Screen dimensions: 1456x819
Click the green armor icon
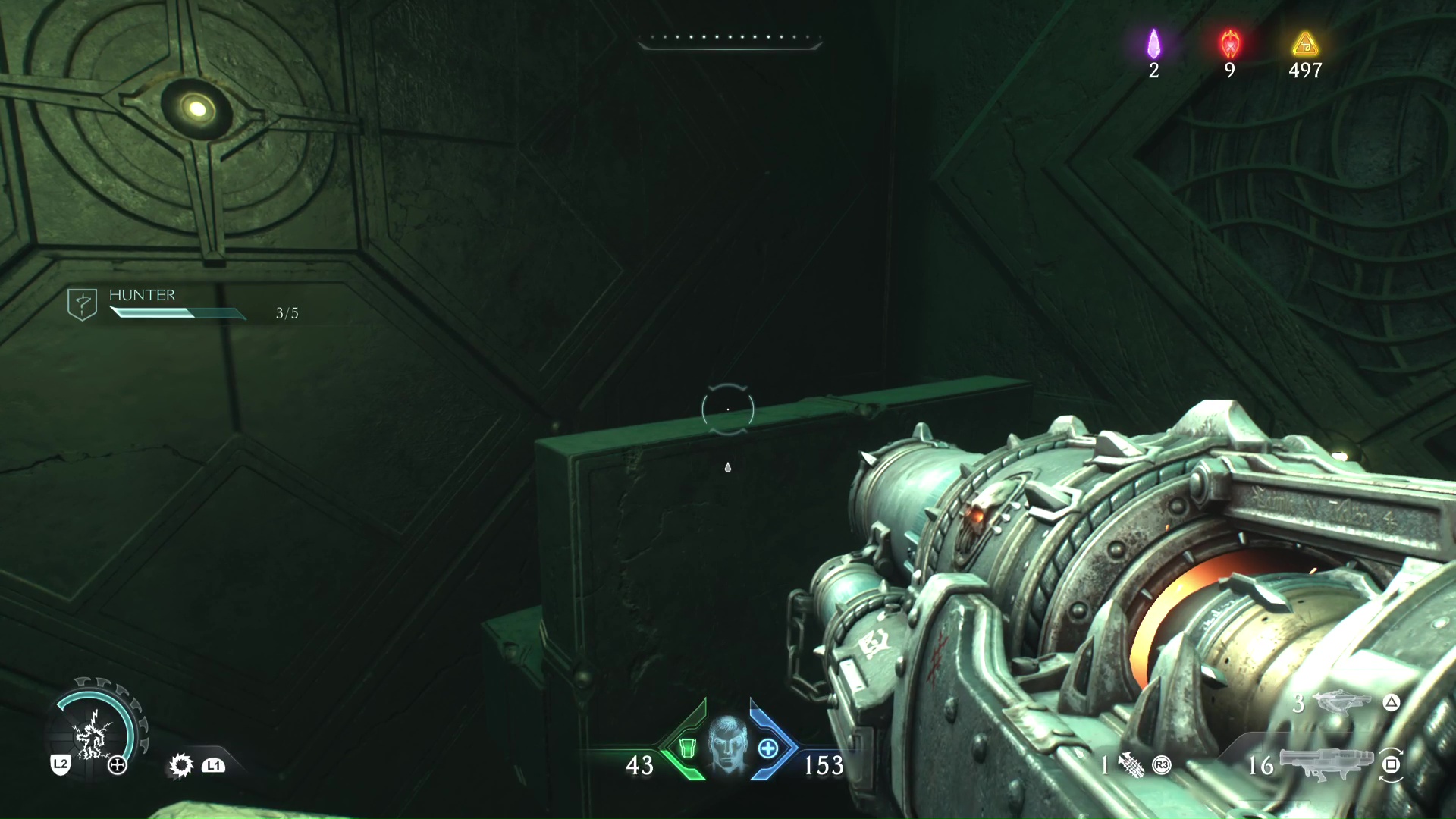pyautogui.click(x=687, y=748)
